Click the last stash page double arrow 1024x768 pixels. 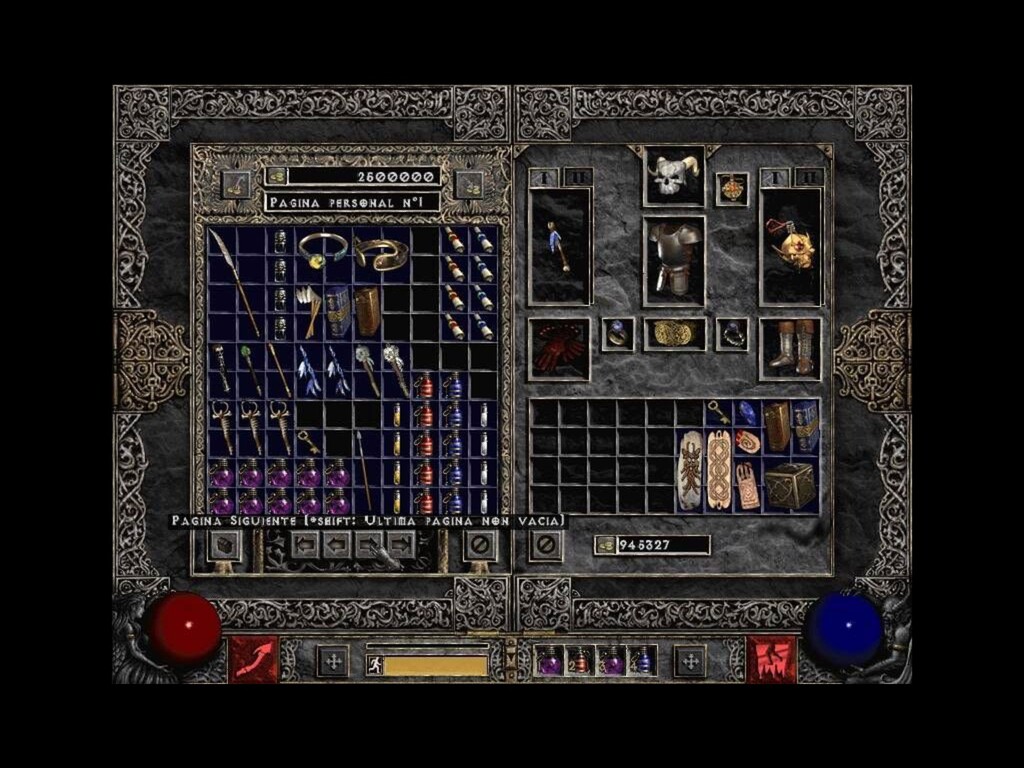pos(401,544)
